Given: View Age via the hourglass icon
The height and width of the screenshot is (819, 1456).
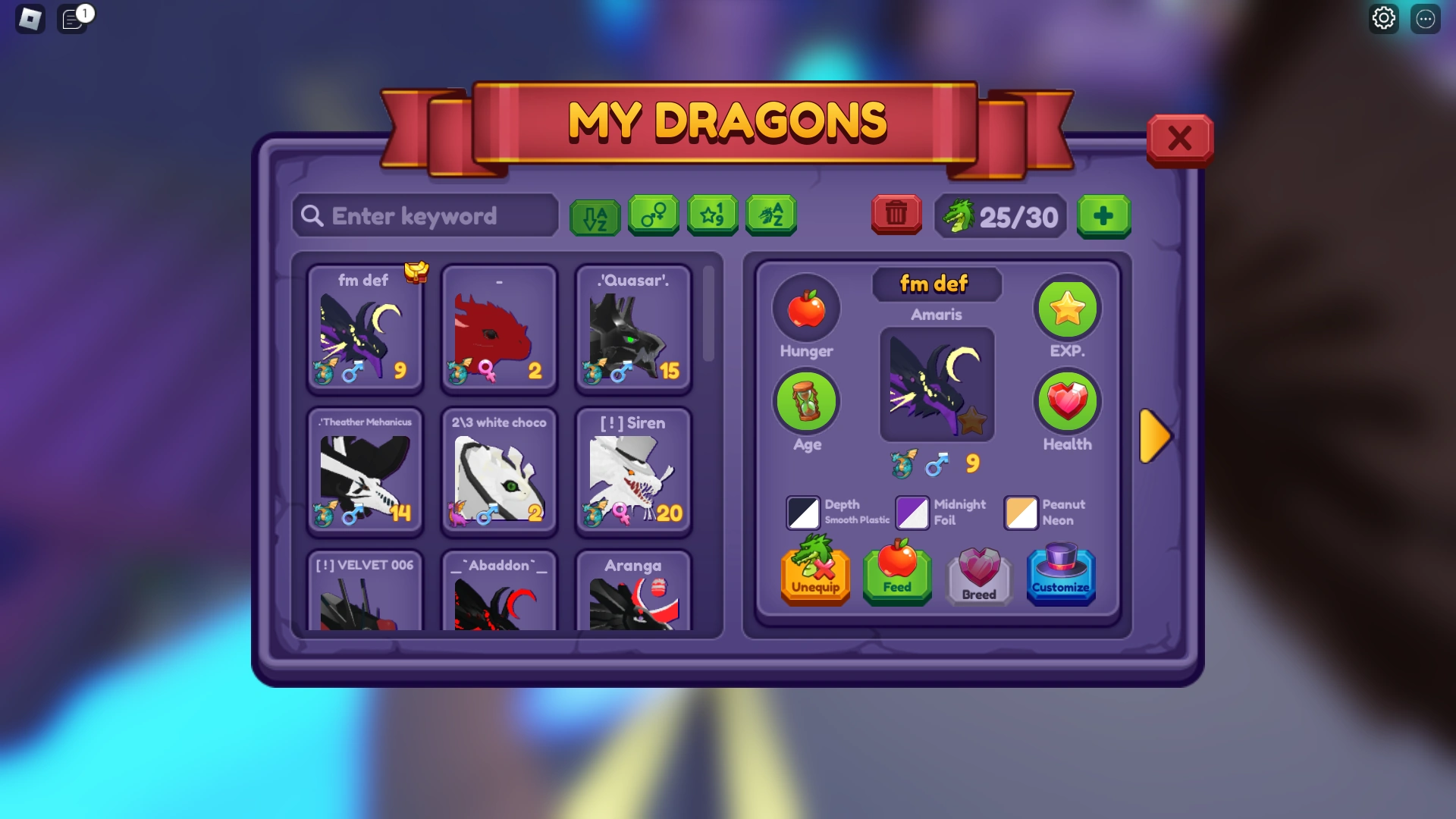Looking at the screenshot, I should pos(806,401).
